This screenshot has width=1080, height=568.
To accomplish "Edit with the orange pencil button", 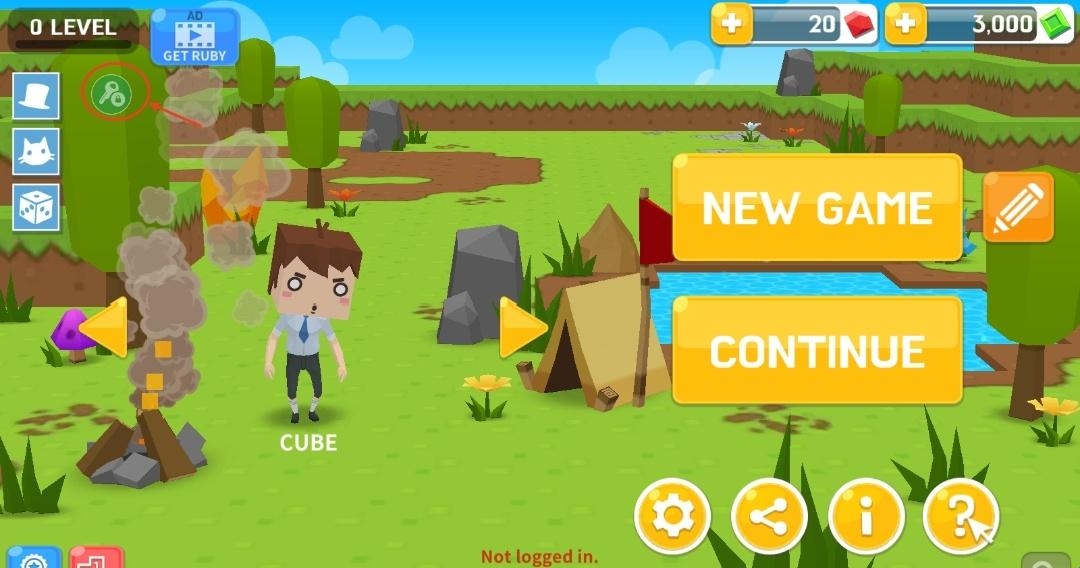I will 1018,207.
